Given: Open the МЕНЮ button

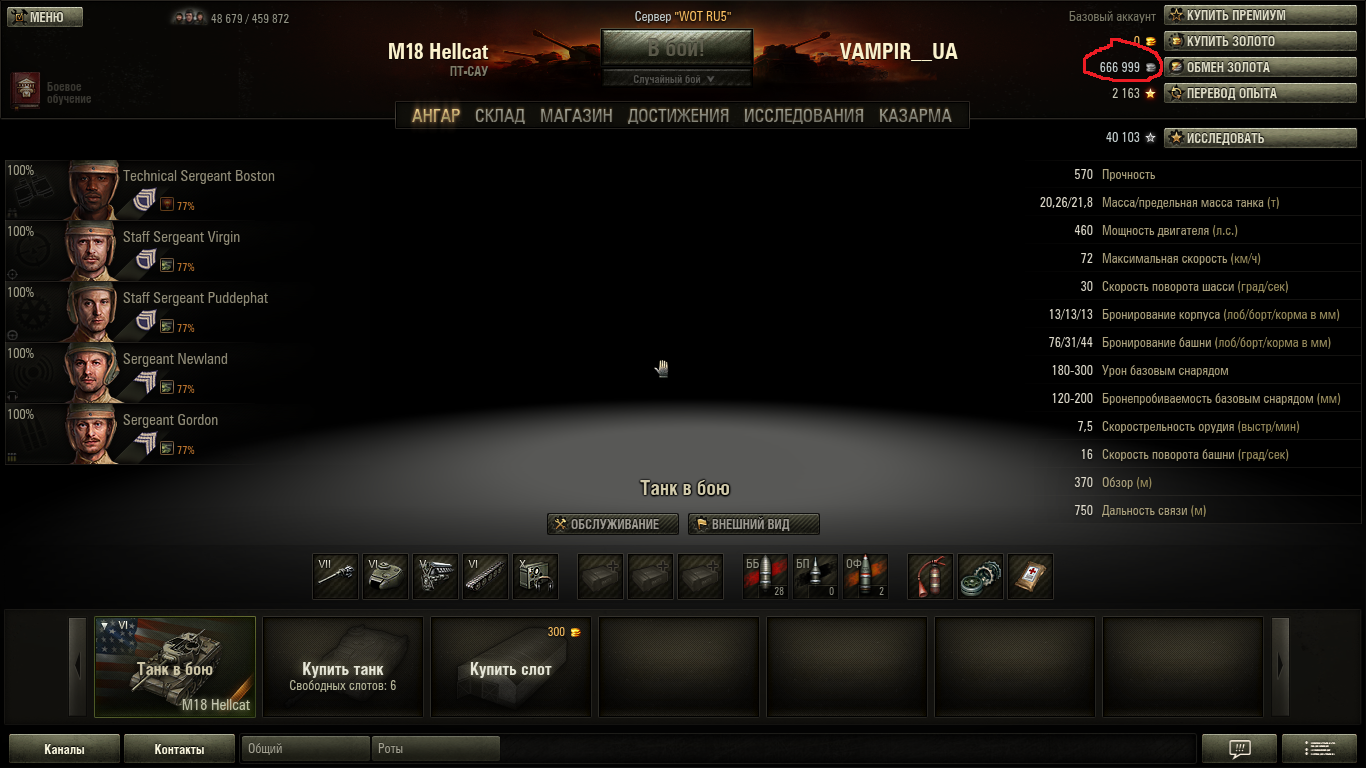Looking at the screenshot, I should (45, 17).
